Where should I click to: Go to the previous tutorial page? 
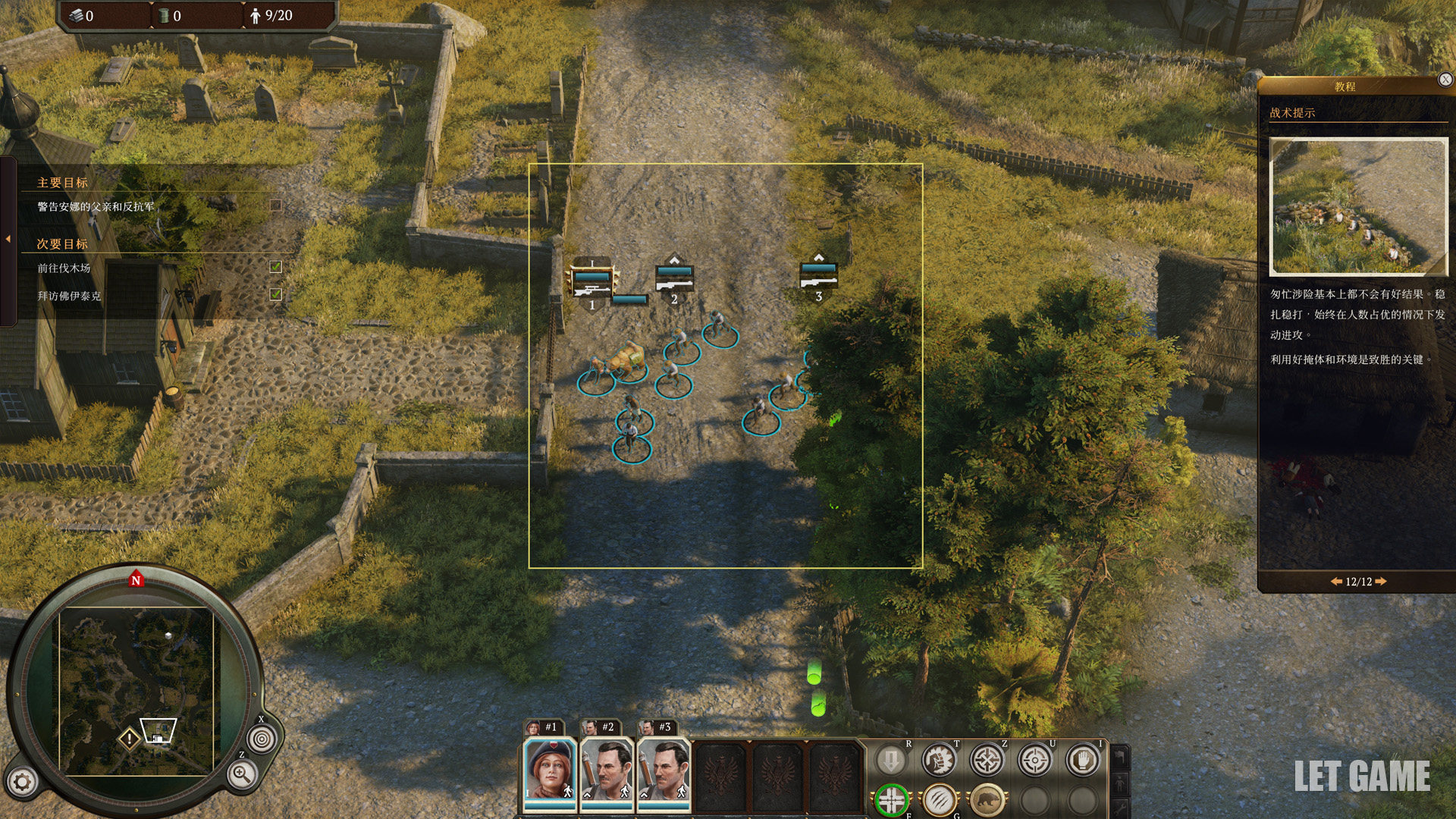point(1336,582)
